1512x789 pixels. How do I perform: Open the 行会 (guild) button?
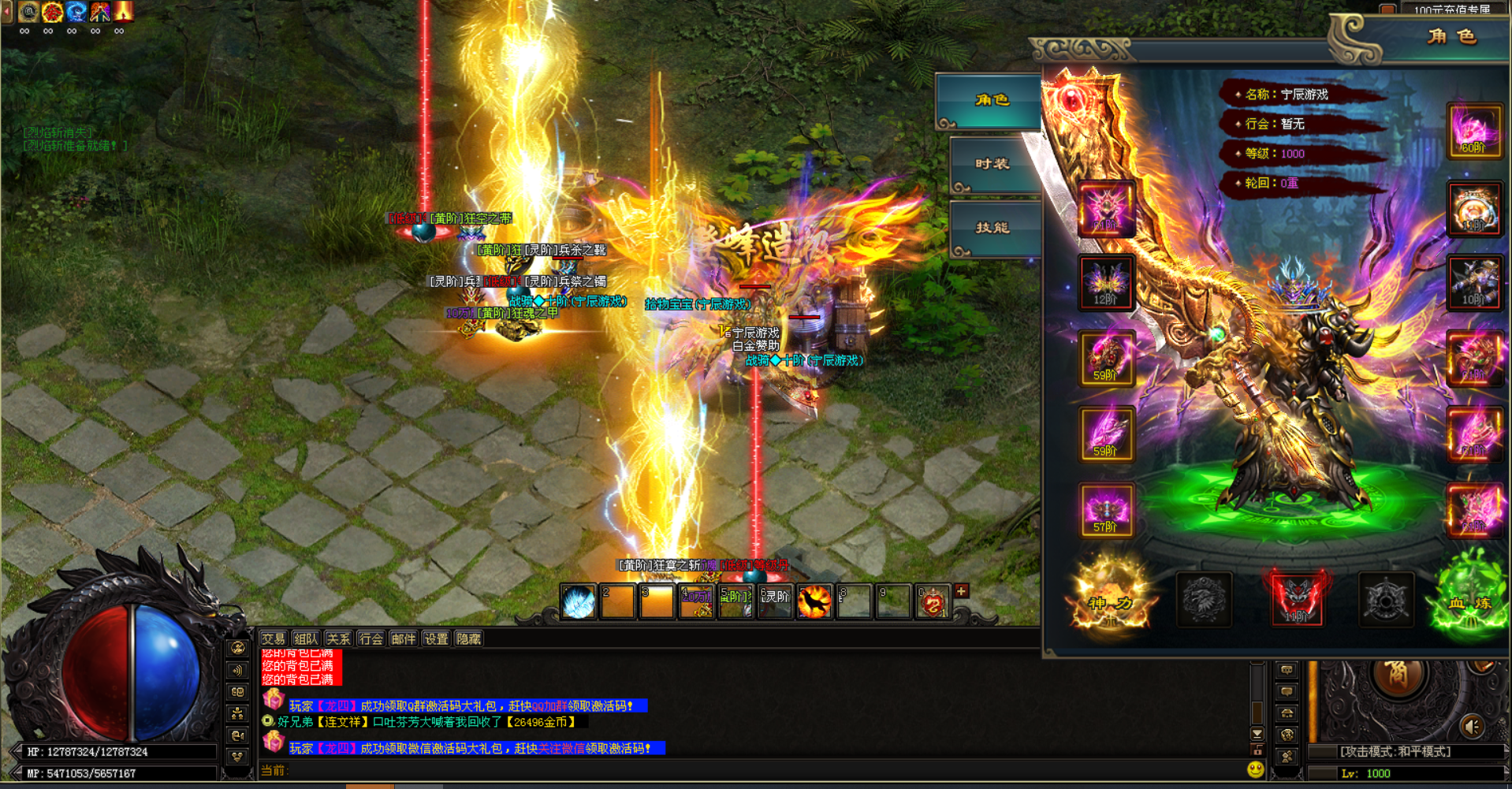coord(371,638)
